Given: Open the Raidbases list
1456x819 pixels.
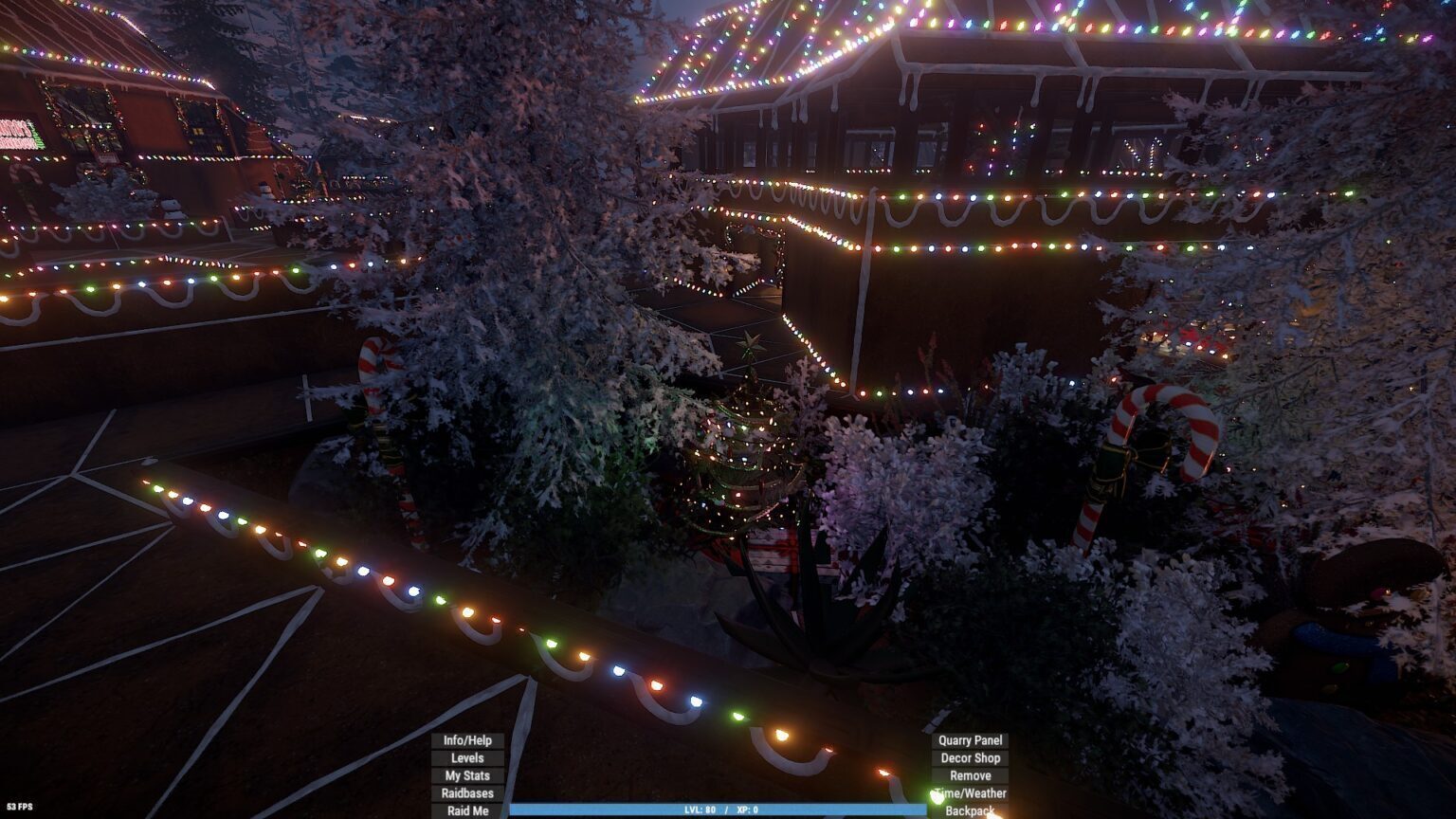Looking at the screenshot, I should point(467,793).
